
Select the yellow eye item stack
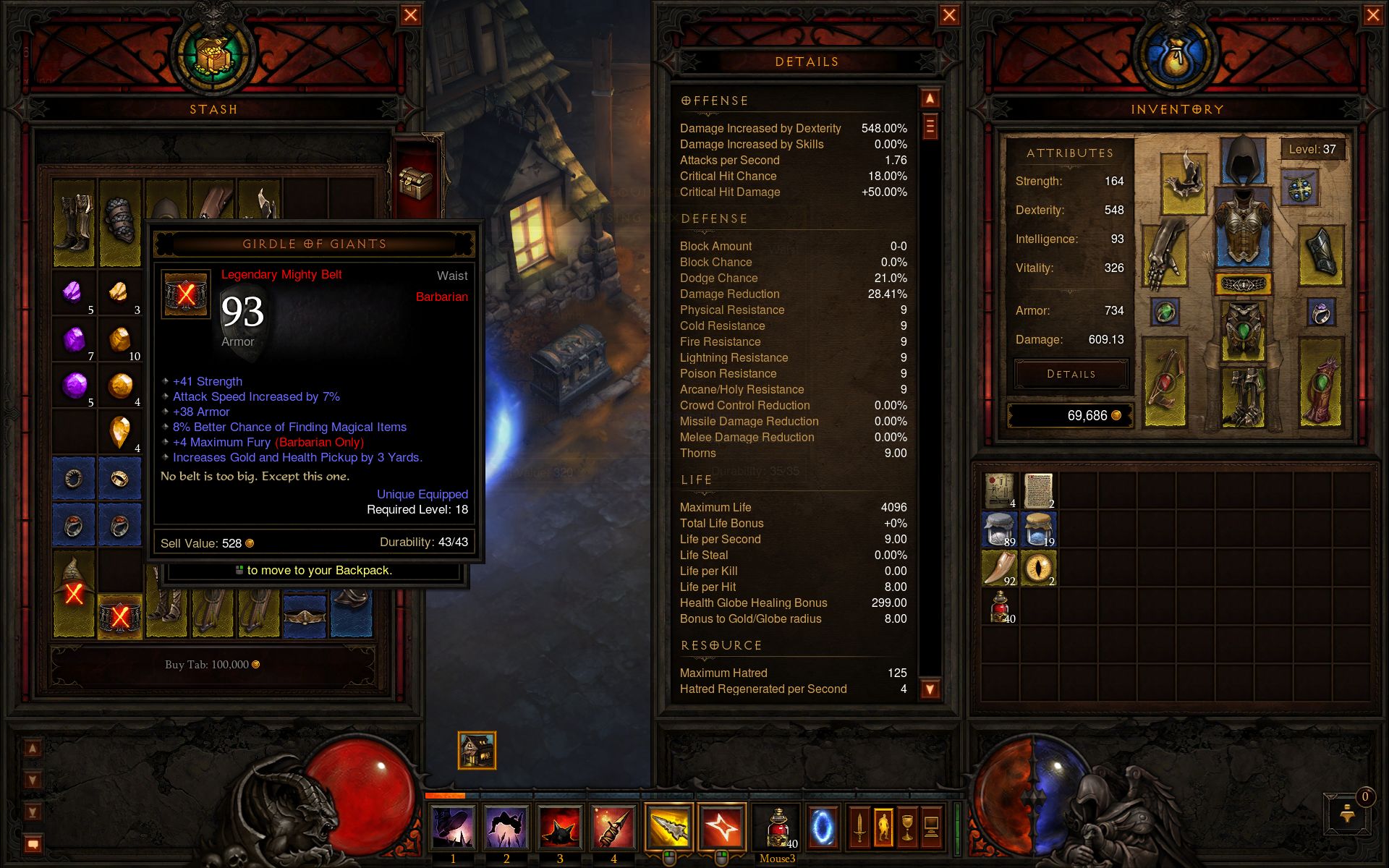(x=1039, y=569)
